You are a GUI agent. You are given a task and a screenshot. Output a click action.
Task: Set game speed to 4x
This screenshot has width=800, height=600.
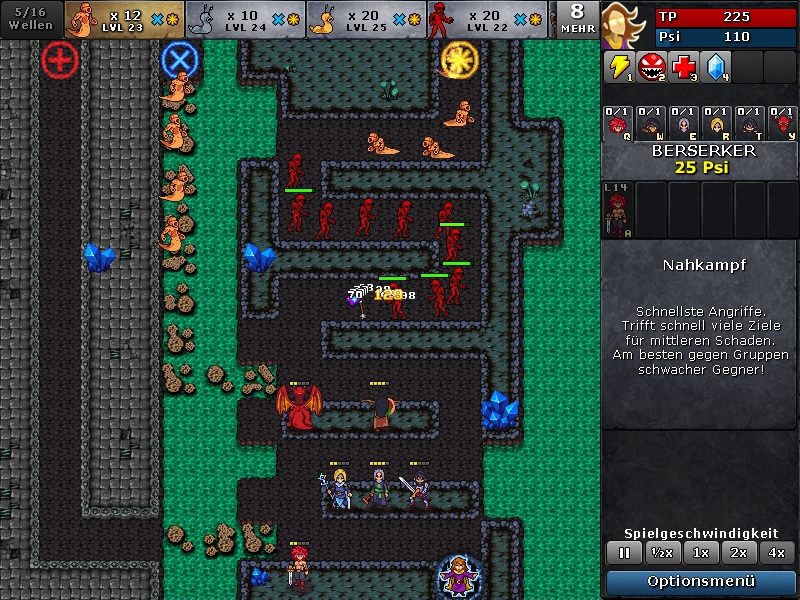(x=777, y=552)
